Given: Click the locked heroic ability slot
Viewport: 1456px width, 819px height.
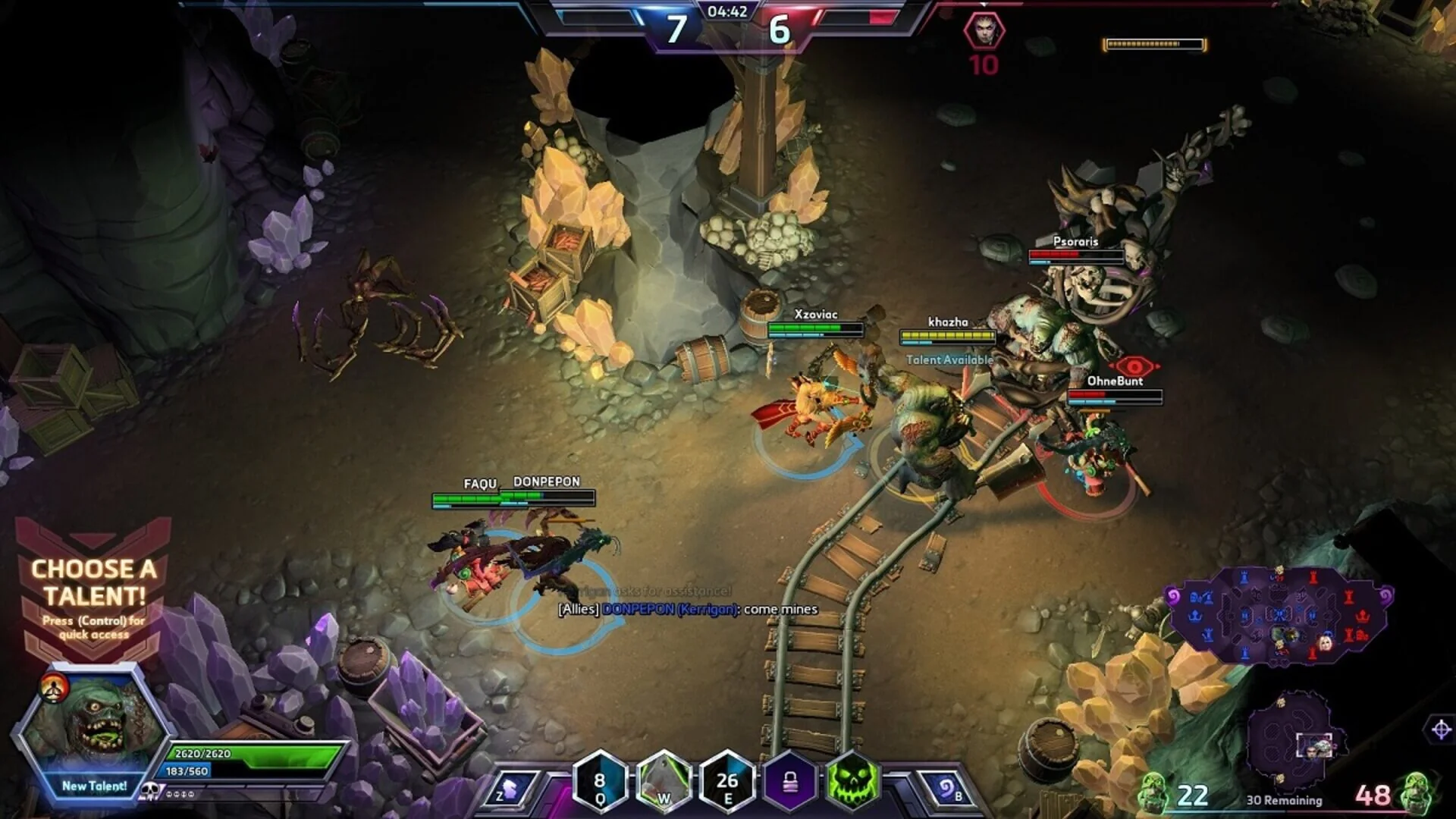Looking at the screenshot, I should (x=790, y=781).
